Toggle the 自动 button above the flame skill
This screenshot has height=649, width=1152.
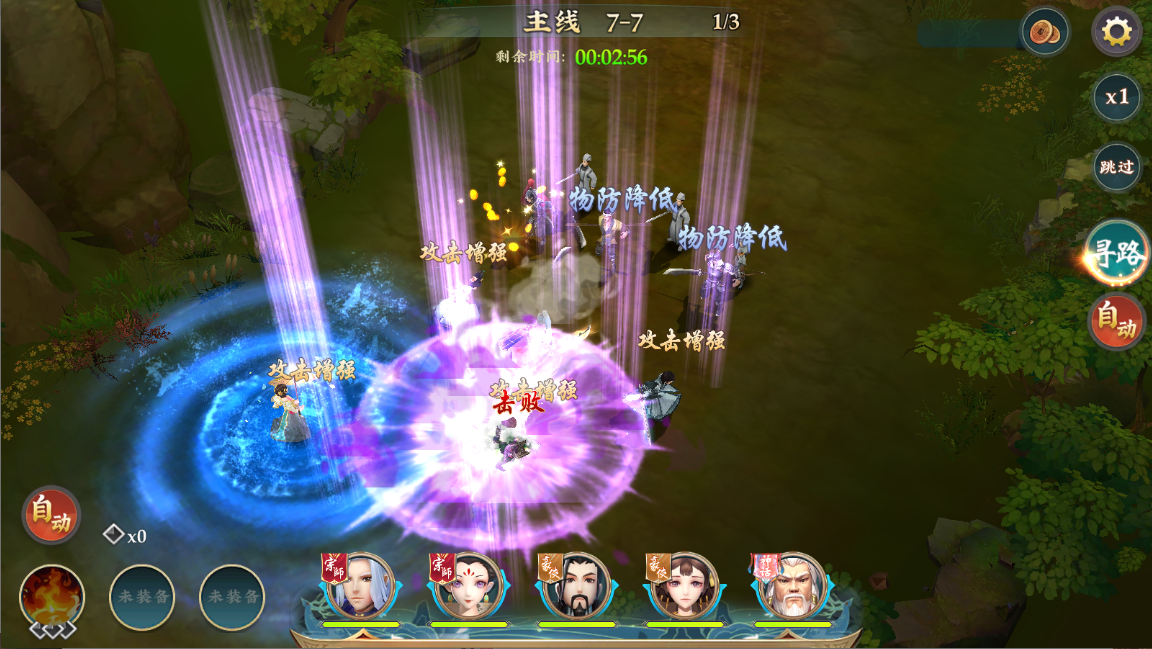click(51, 515)
